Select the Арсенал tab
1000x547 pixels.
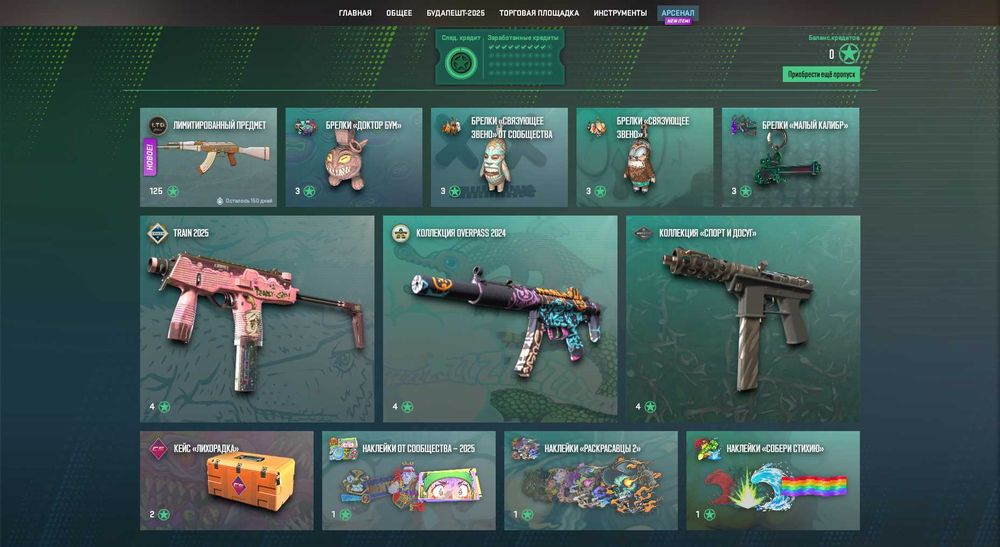click(x=679, y=13)
